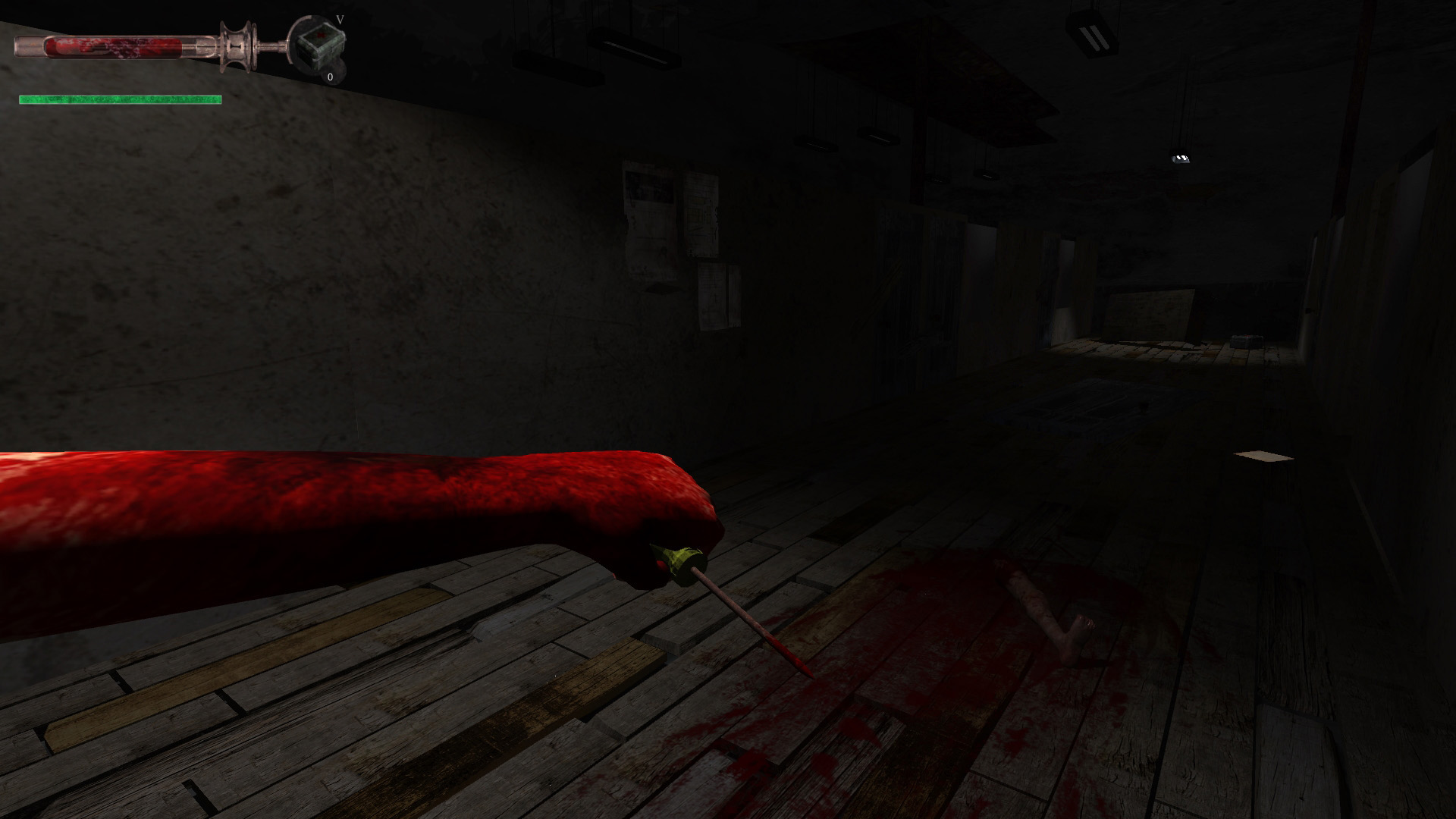This screenshot has height=819, width=1456.
Task: Click the glowing ceiling lamp down the hallway
Action: [x=1181, y=158]
